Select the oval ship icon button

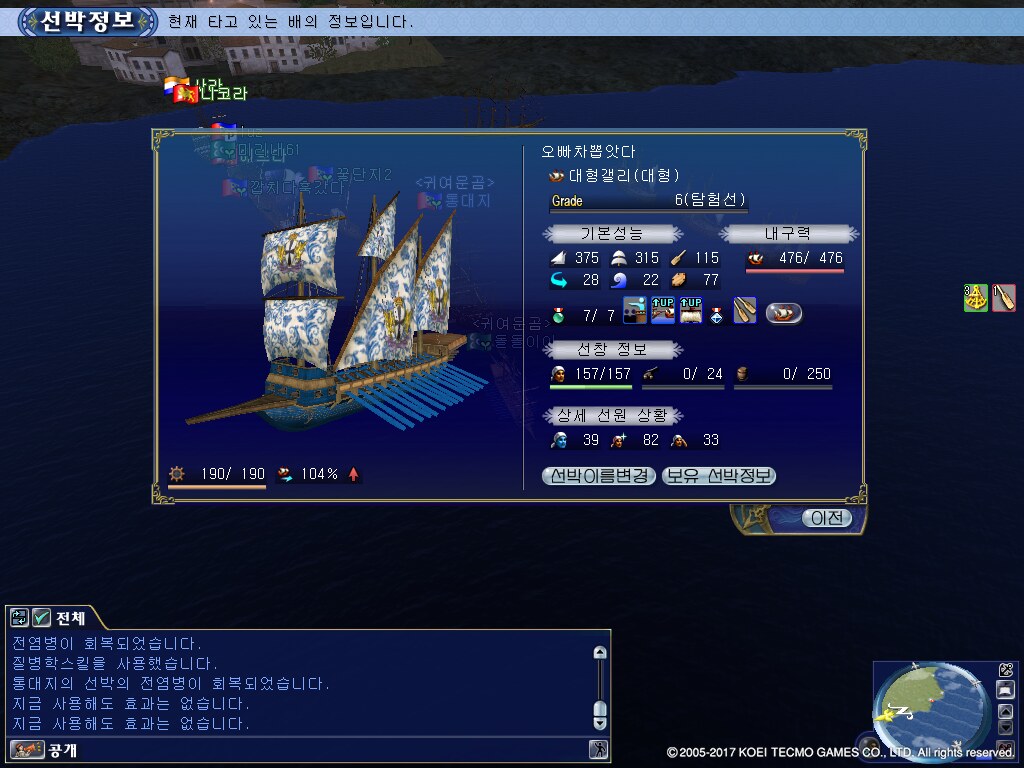tap(784, 313)
